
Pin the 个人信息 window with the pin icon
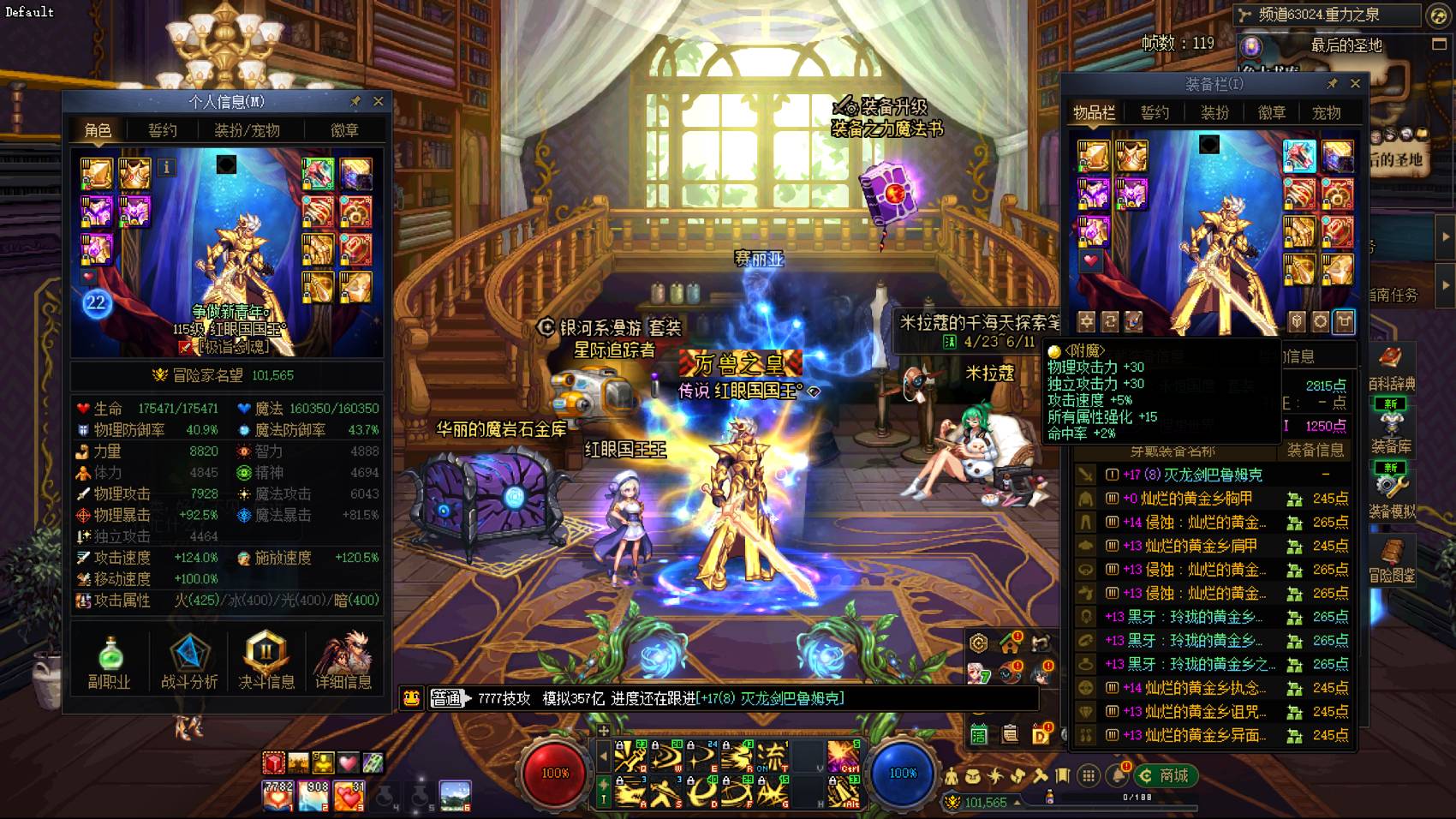(x=355, y=101)
